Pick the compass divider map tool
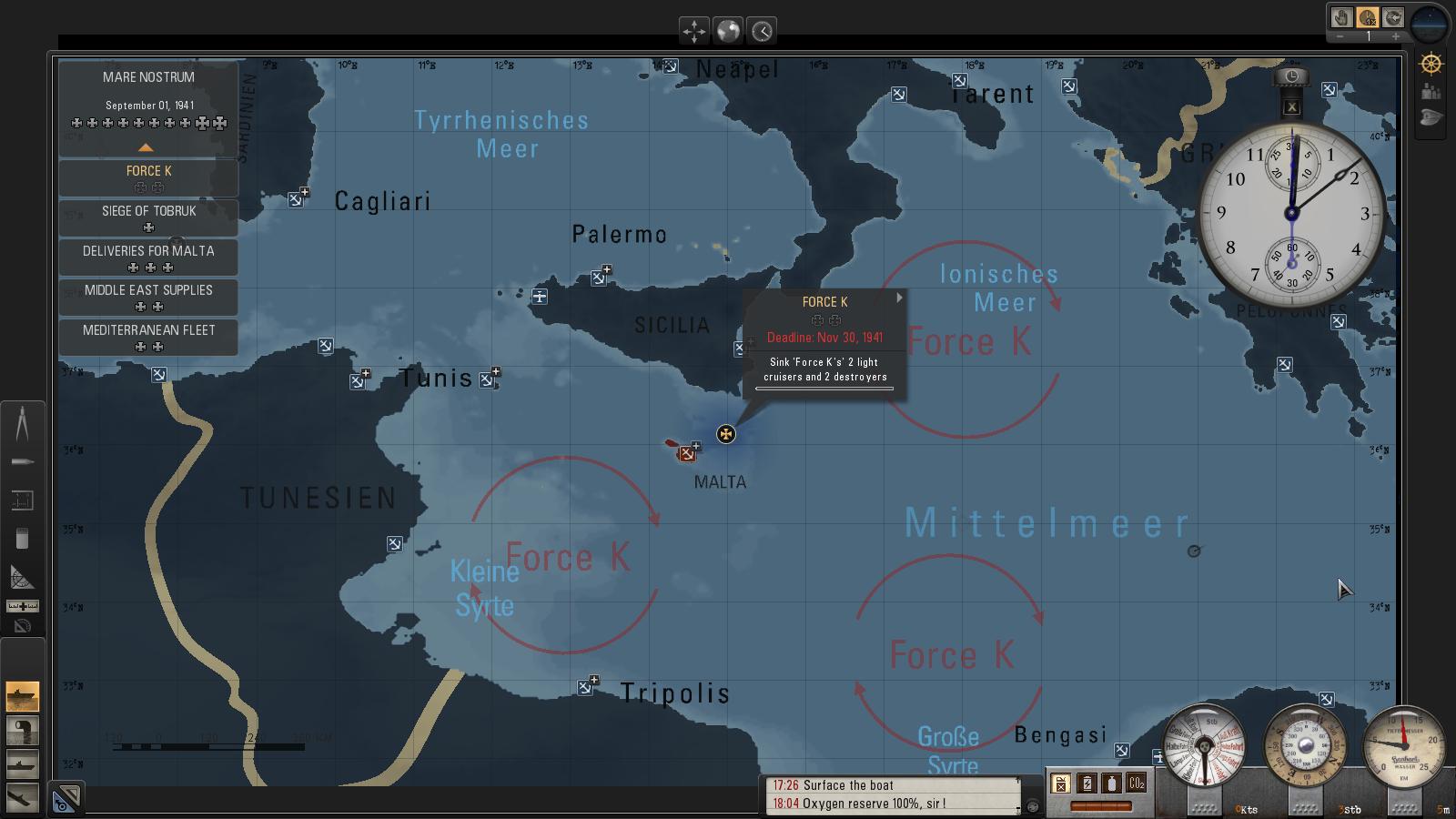This screenshot has width=1456, height=819. tap(22, 424)
